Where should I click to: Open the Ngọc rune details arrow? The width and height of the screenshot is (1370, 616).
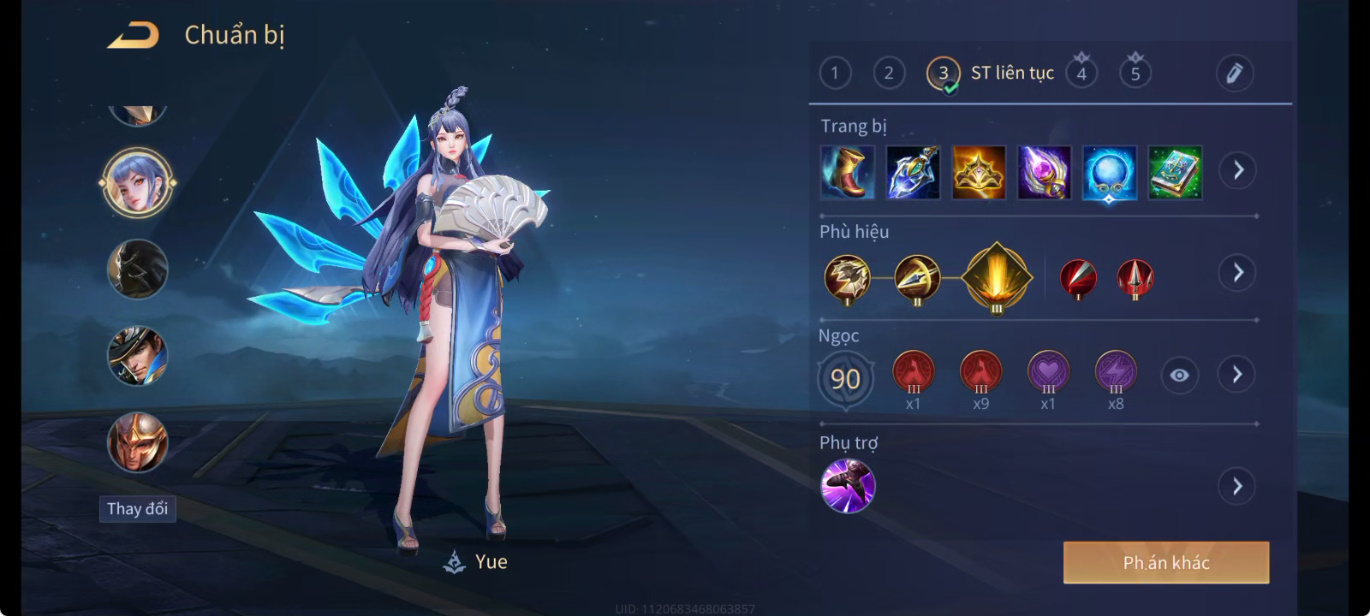(x=1237, y=374)
